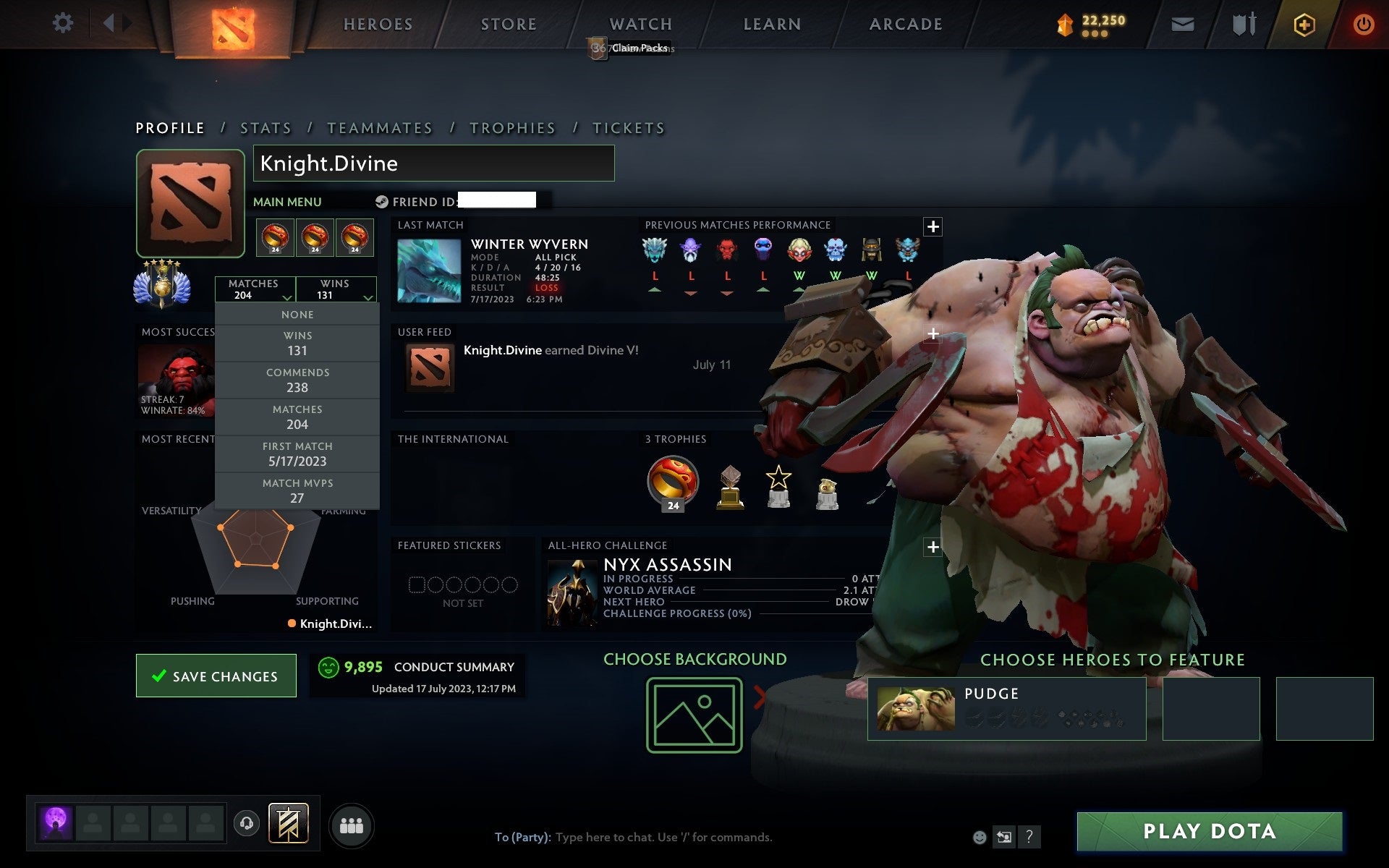The height and width of the screenshot is (868, 1389).
Task: Select the Wins 131 stat option
Action: 297,342
